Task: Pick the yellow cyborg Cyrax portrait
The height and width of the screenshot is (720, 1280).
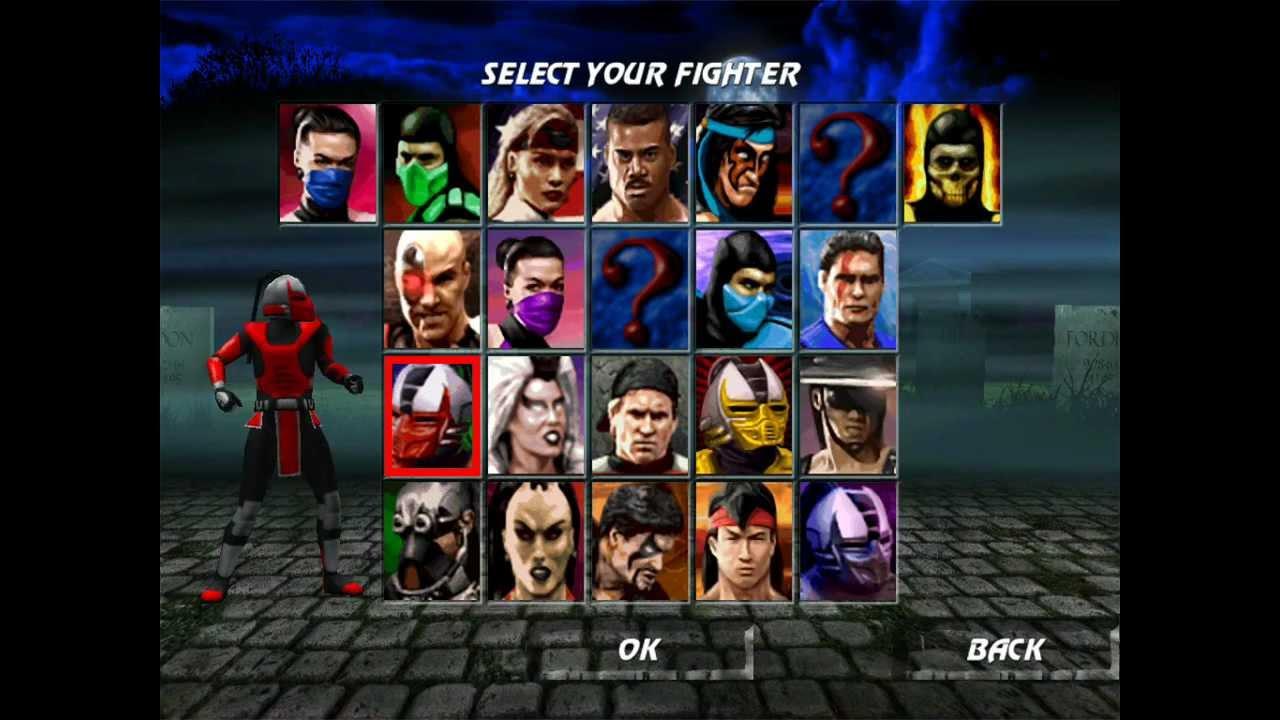Action: point(745,415)
